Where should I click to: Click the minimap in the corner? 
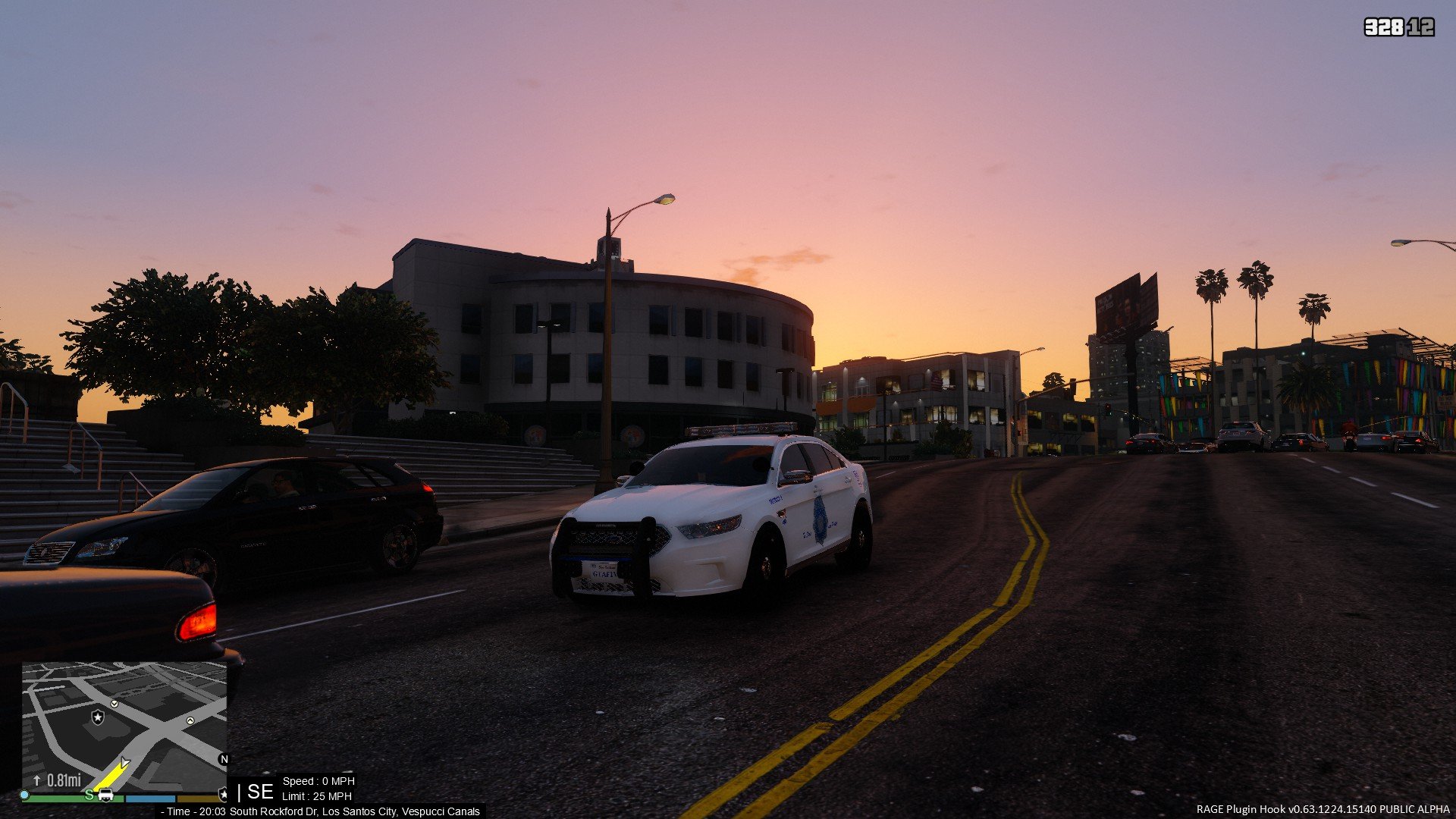[x=124, y=726]
